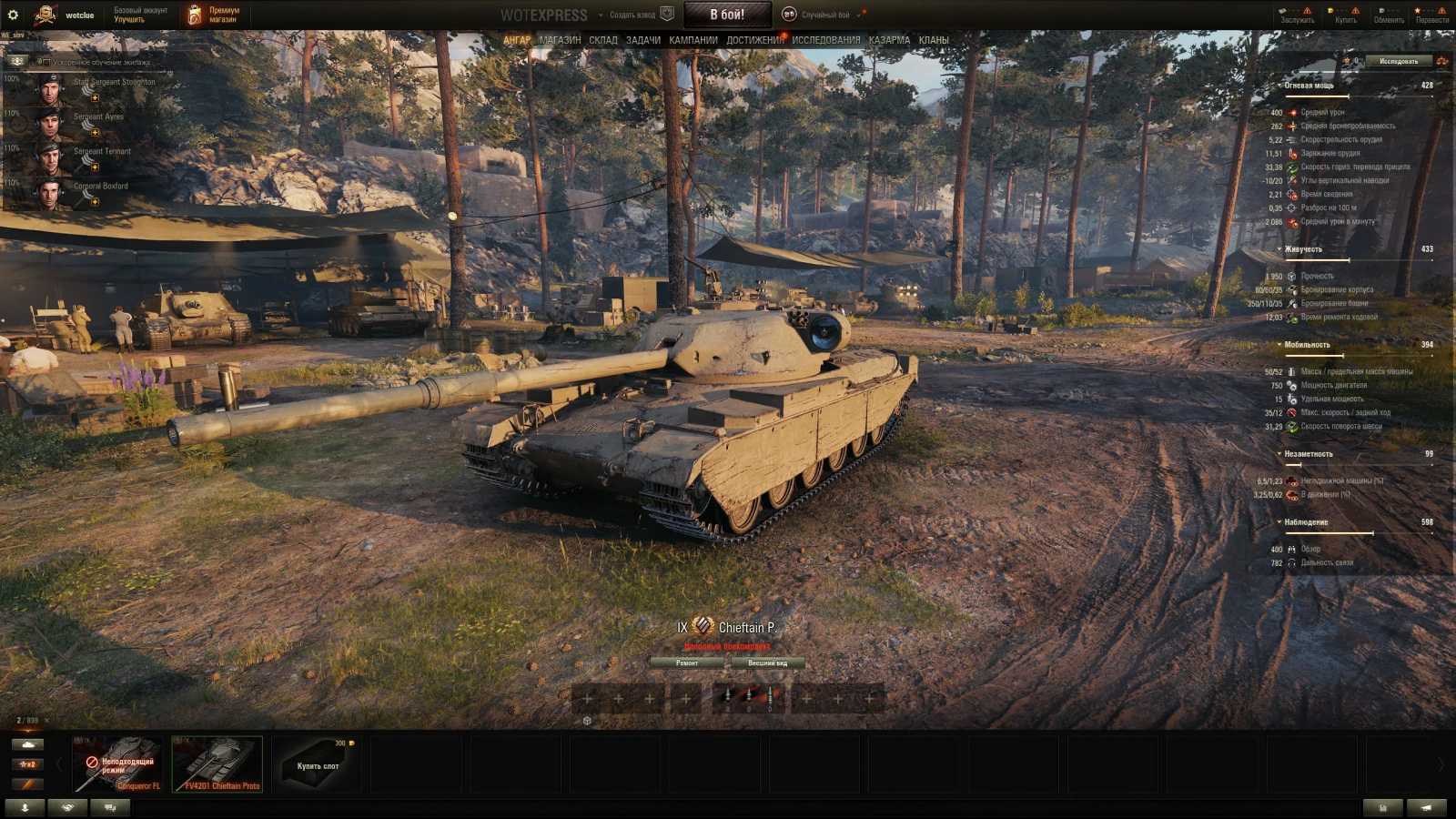
Task: Click the vehicle type filter icon above carousel
Action: coord(27,743)
